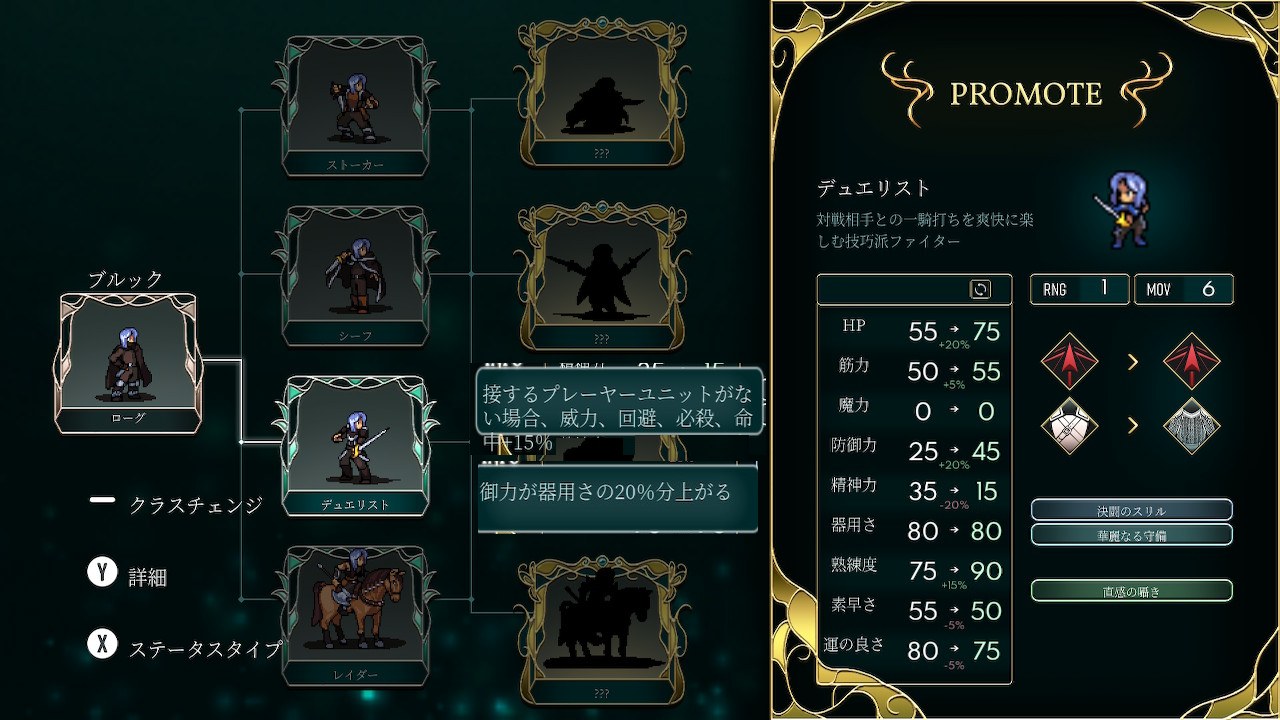
Task: Show the 華麗なる守備 skill
Action: click(x=1131, y=535)
